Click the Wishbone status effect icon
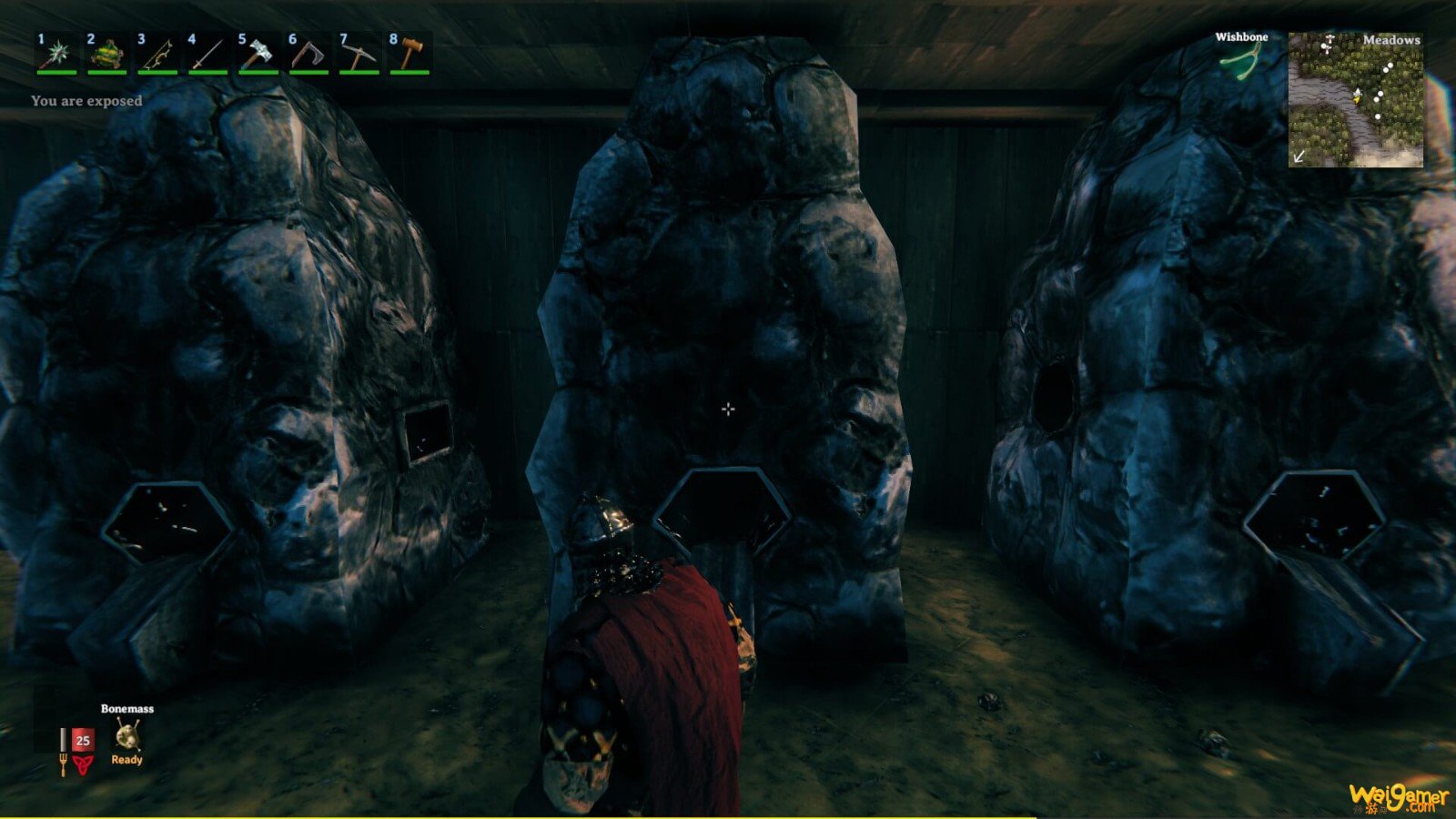 tap(1240, 62)
